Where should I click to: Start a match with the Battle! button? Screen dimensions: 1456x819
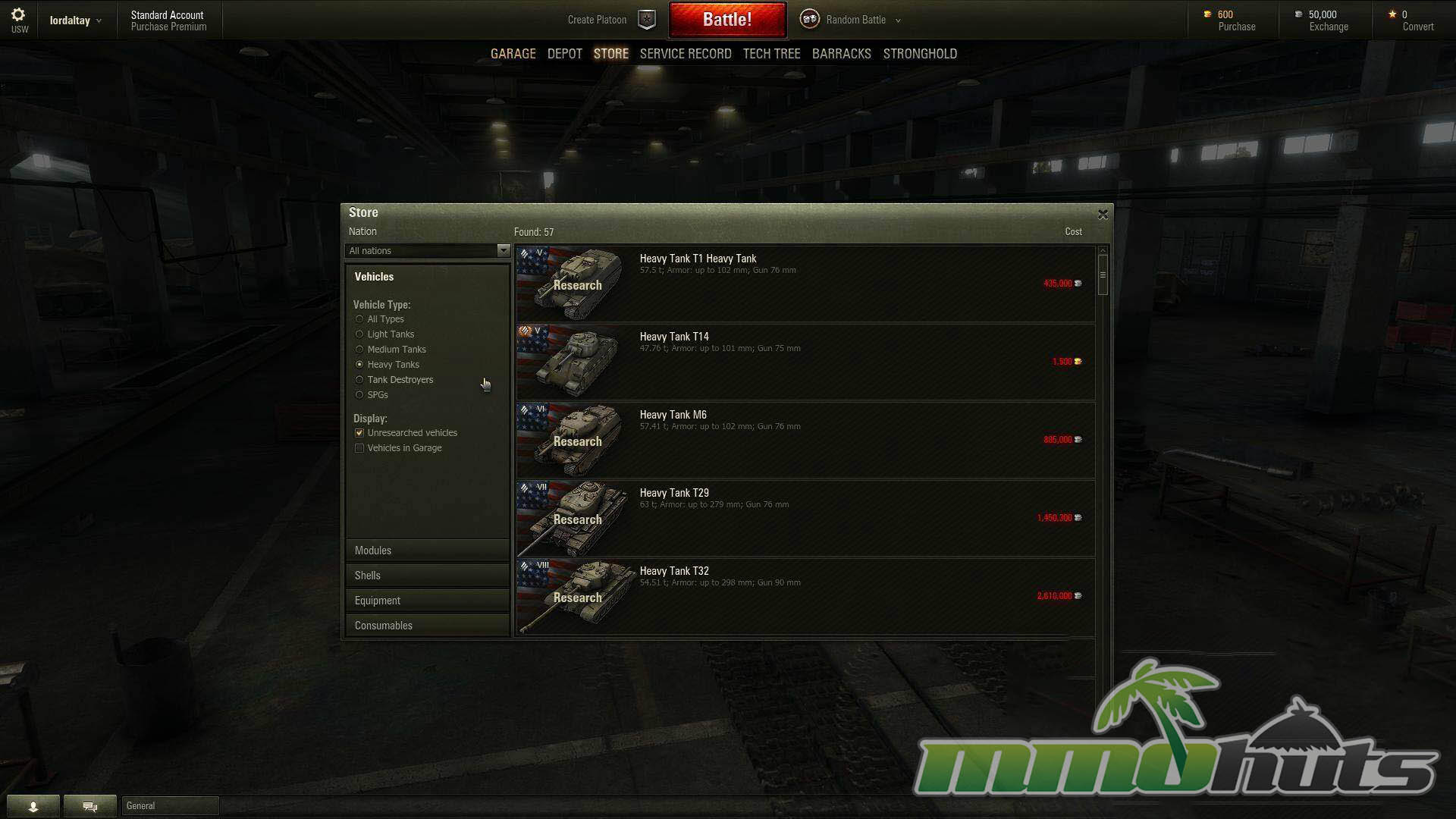point(726,20)
